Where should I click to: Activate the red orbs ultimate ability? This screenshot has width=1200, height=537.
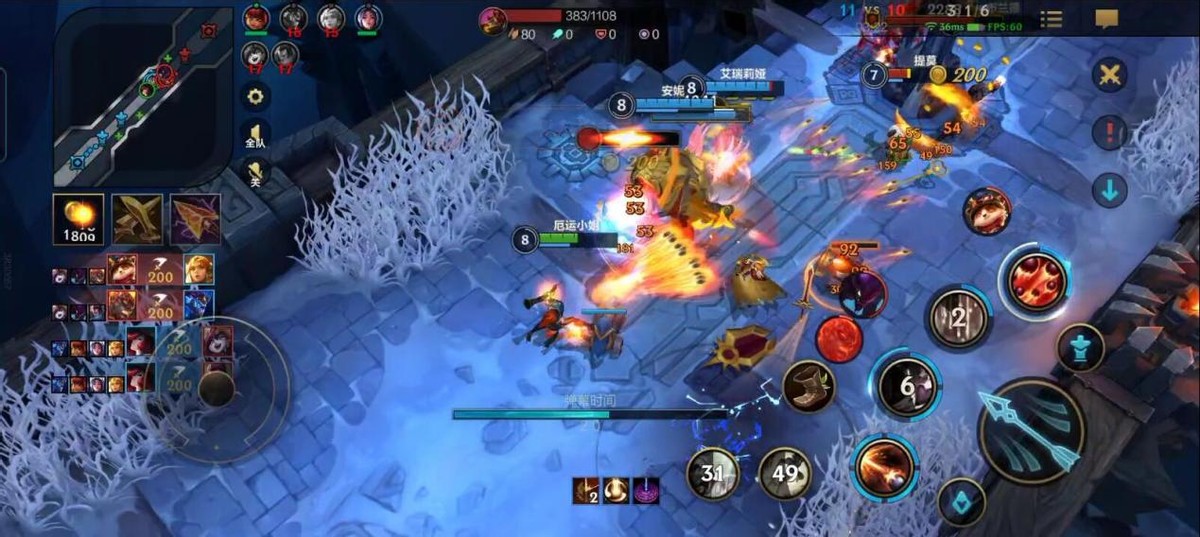(1035, 281)
